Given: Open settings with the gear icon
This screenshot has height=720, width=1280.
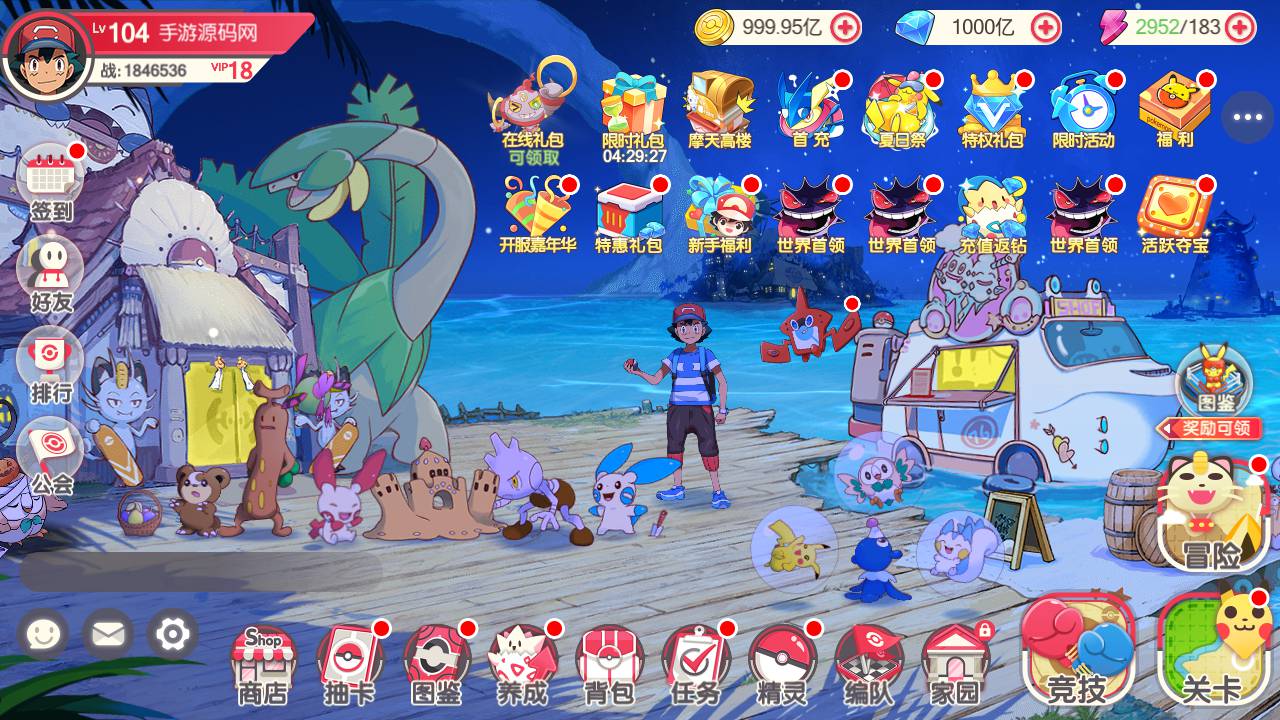Looking at the screenshot, I should pos(172,634).
